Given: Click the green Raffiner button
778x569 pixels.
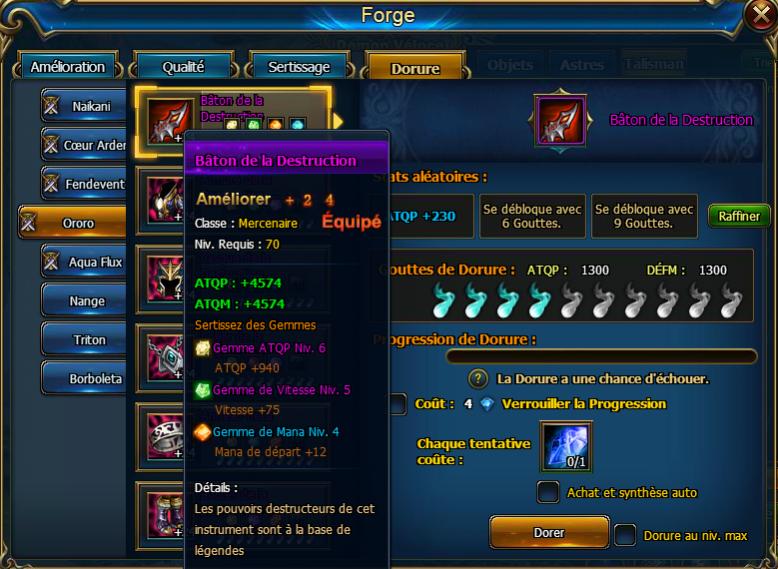Looking at the screenshot, I should (x=739, y=216).
